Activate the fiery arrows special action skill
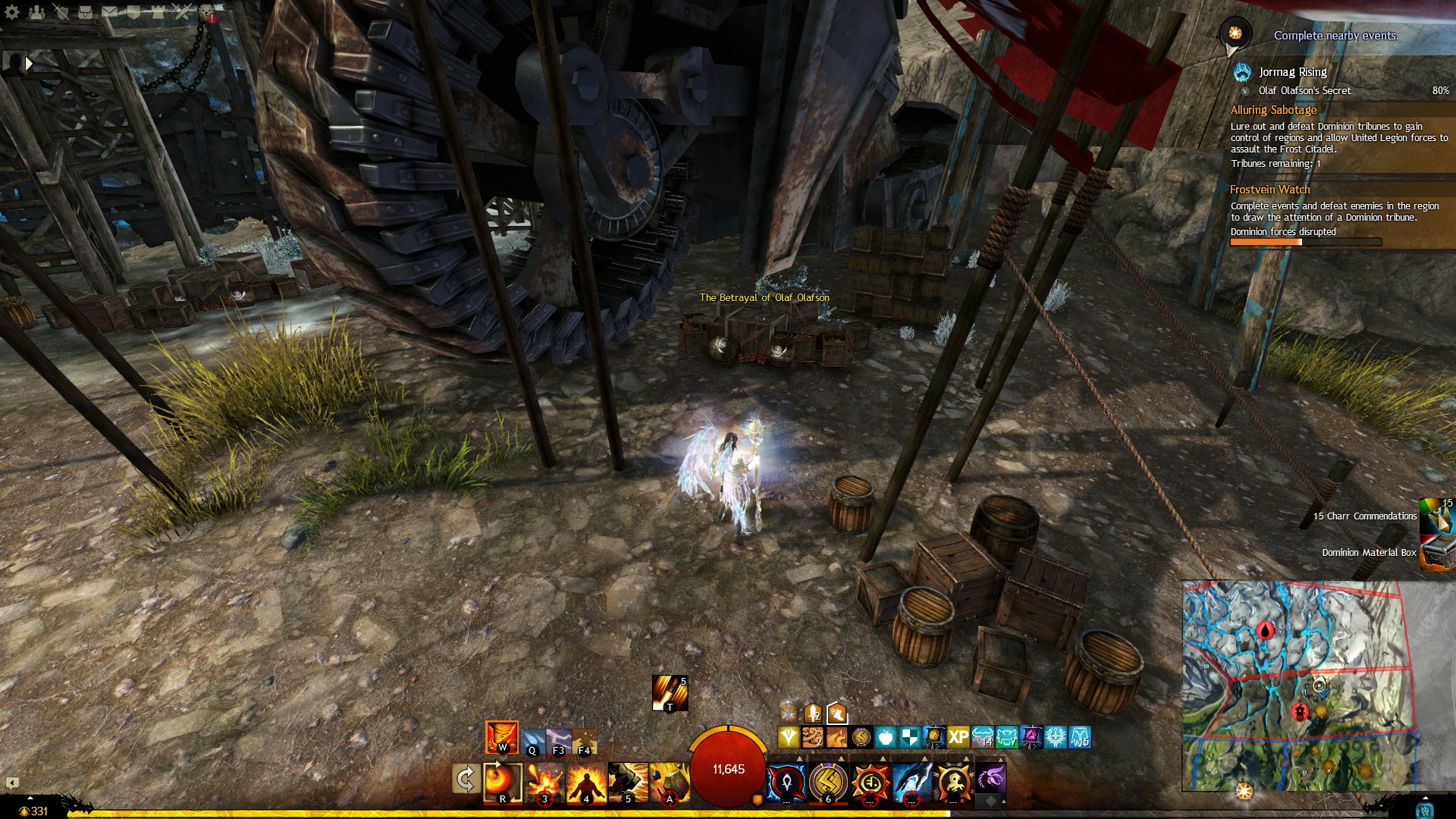Viewport: 1456px width, 819px height. coord(670,693)
